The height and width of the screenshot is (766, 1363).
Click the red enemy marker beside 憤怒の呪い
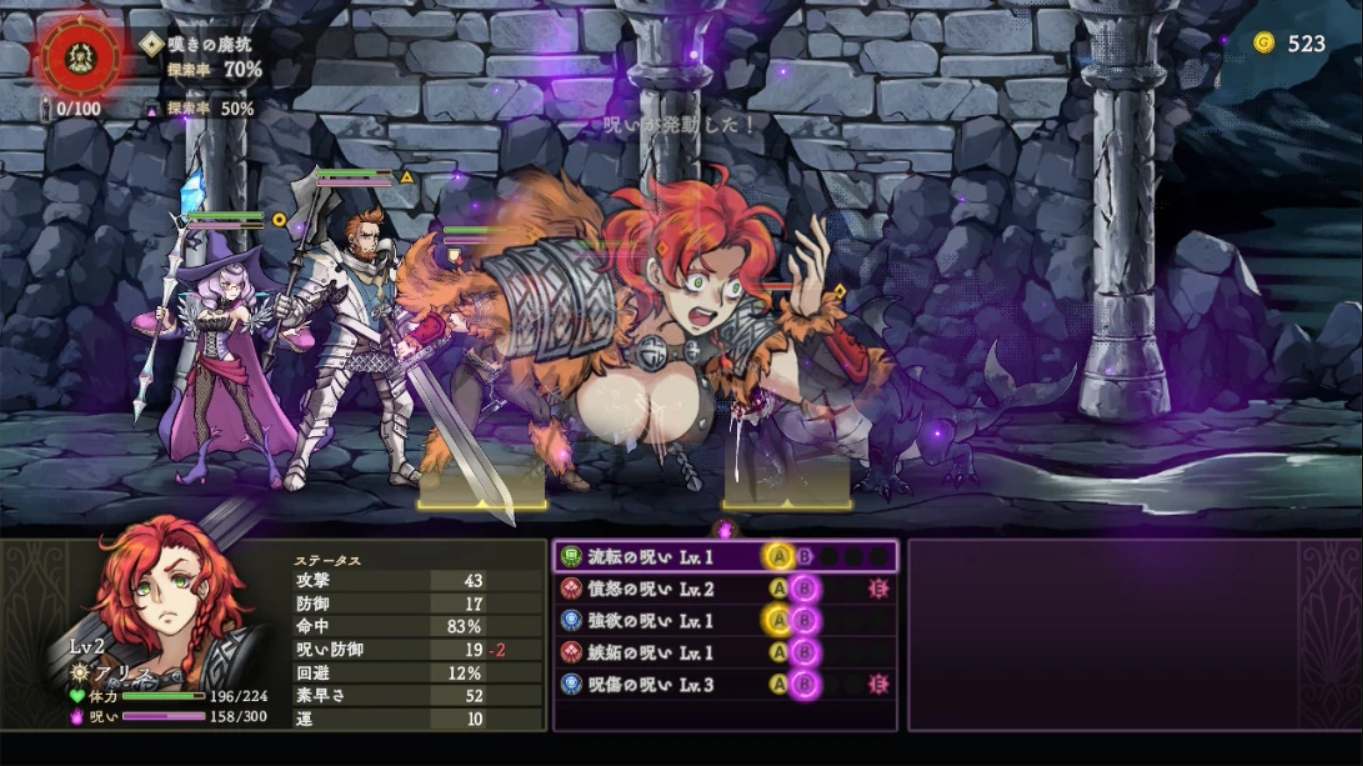[878, 590]
